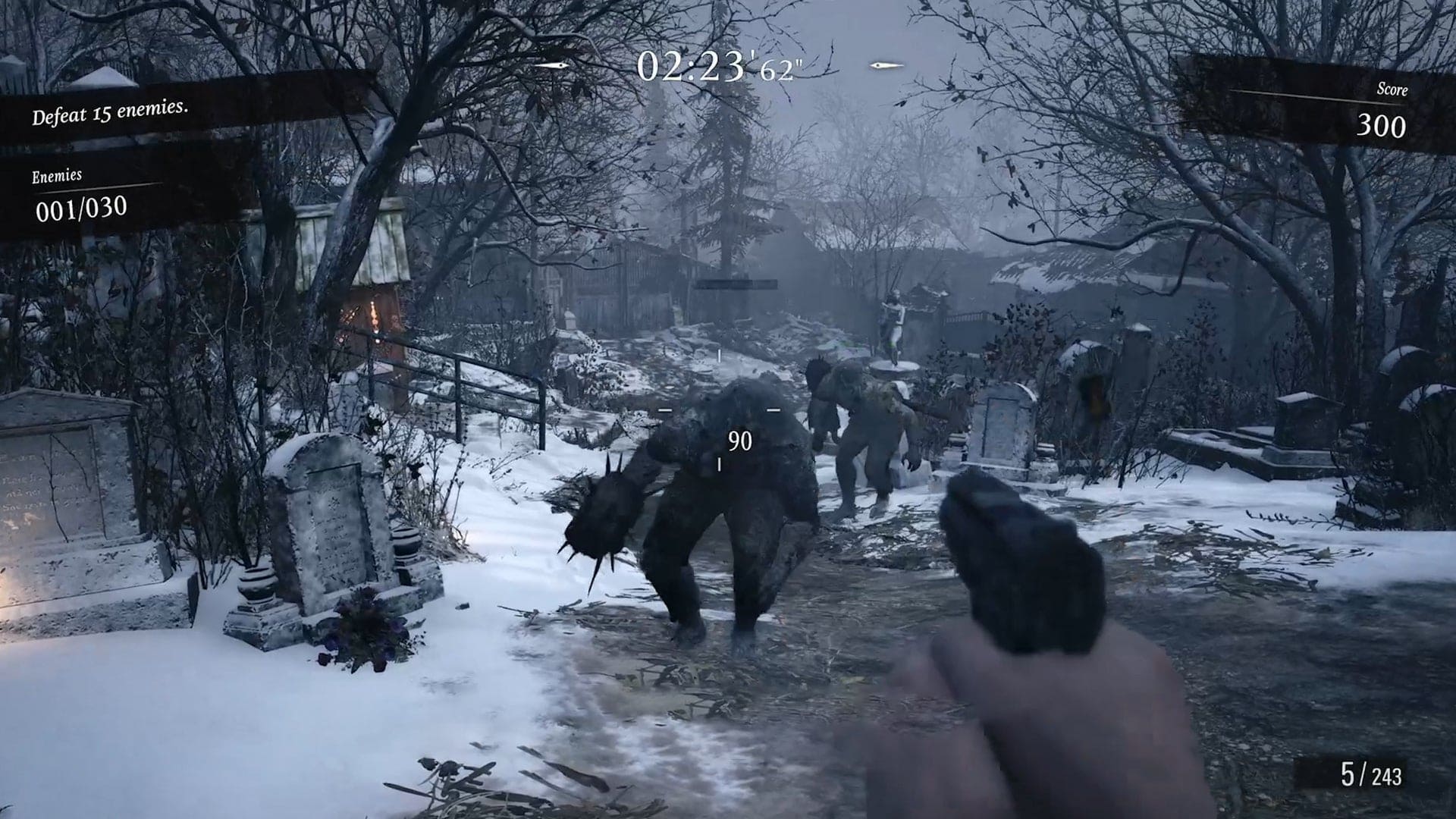This screenshot has width=1456, height=819.
Task: Select the 'Defeat 15 enemies' objective tracker
Action: click(110, 113)
